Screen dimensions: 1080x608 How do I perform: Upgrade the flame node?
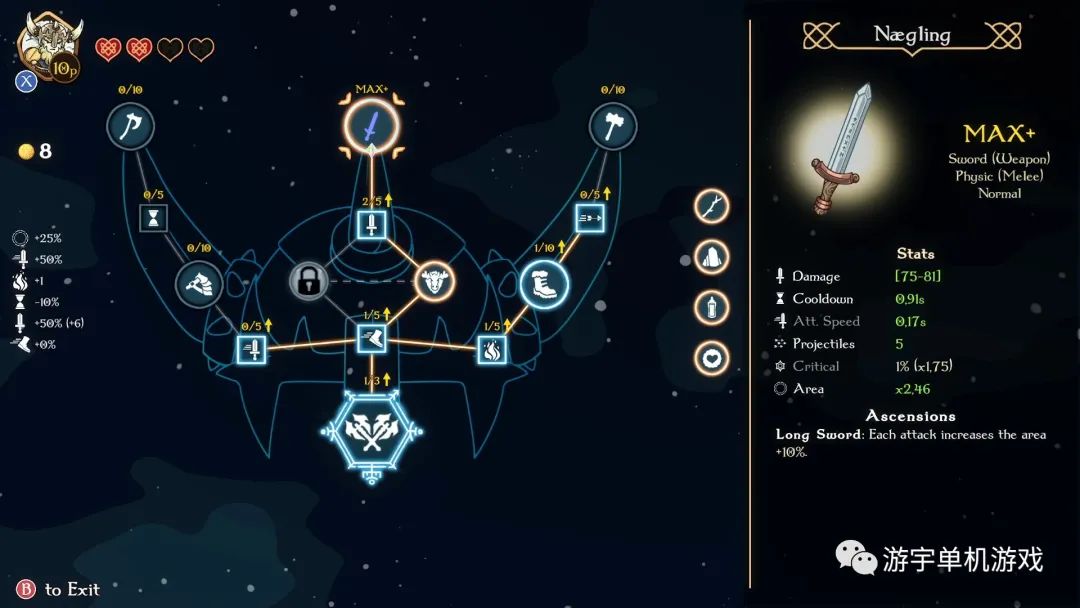tap(491, 350)
